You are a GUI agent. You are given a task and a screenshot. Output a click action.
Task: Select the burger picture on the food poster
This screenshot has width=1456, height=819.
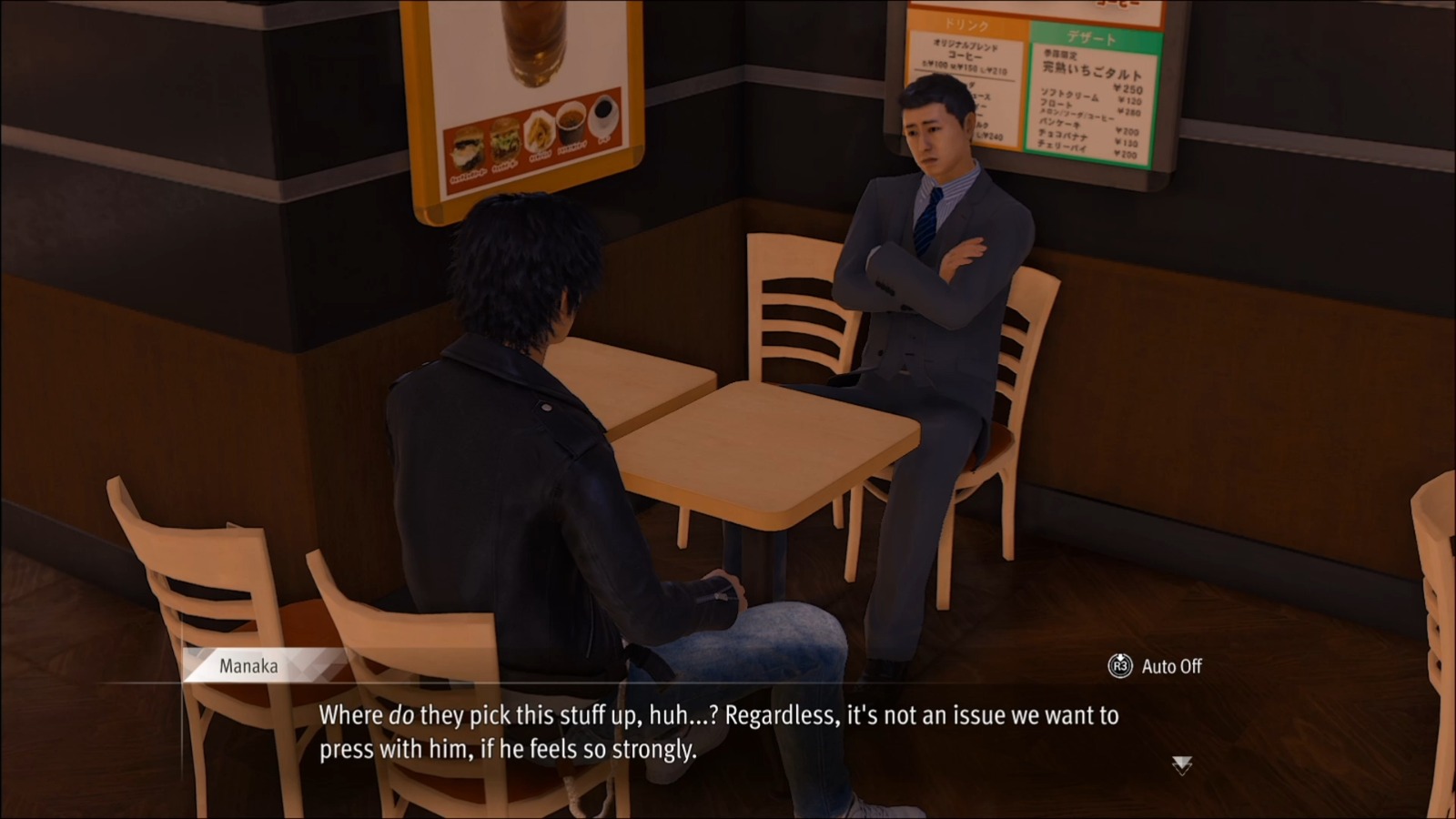point(505,144)
